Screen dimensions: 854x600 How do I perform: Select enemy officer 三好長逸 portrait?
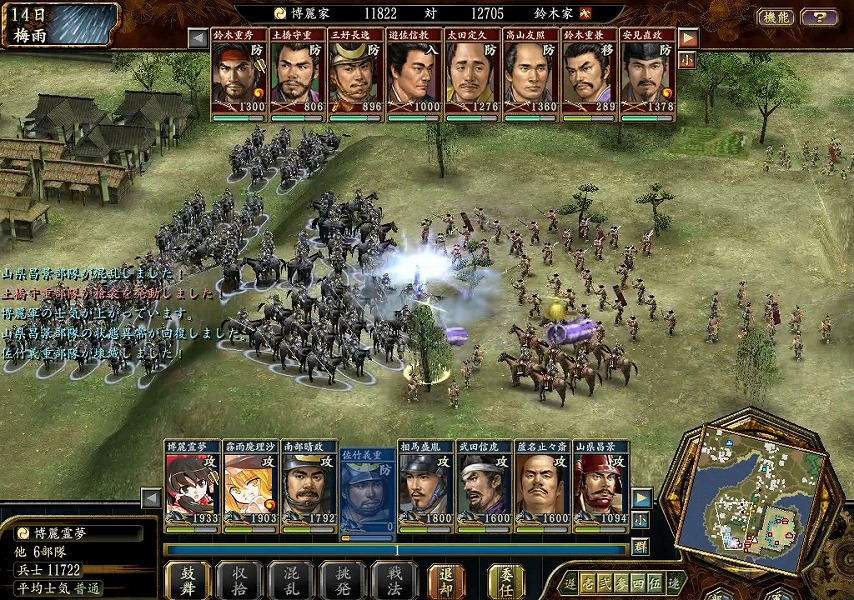(355, 76)
